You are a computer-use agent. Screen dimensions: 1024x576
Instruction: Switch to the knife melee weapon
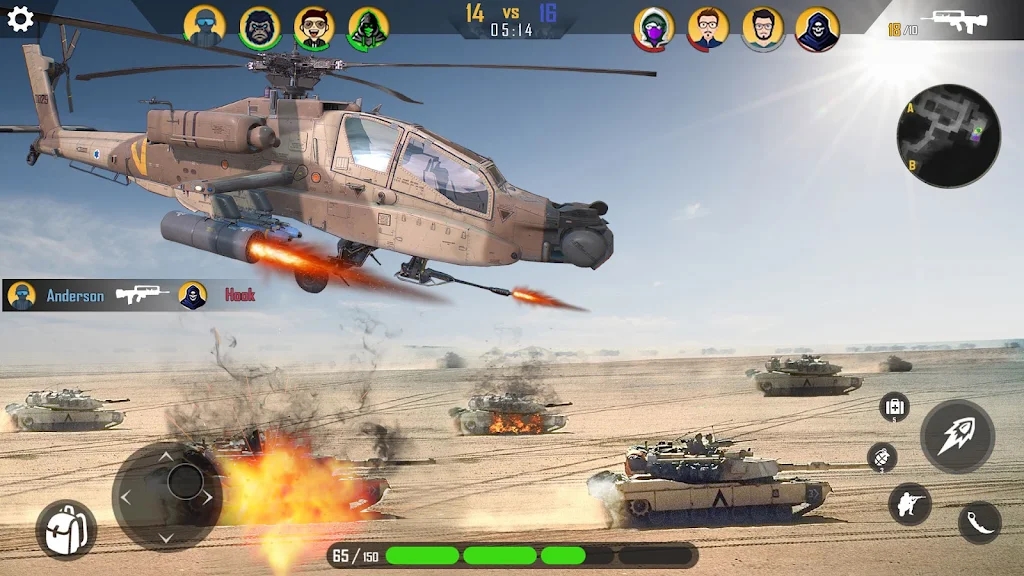pos(979,522)
